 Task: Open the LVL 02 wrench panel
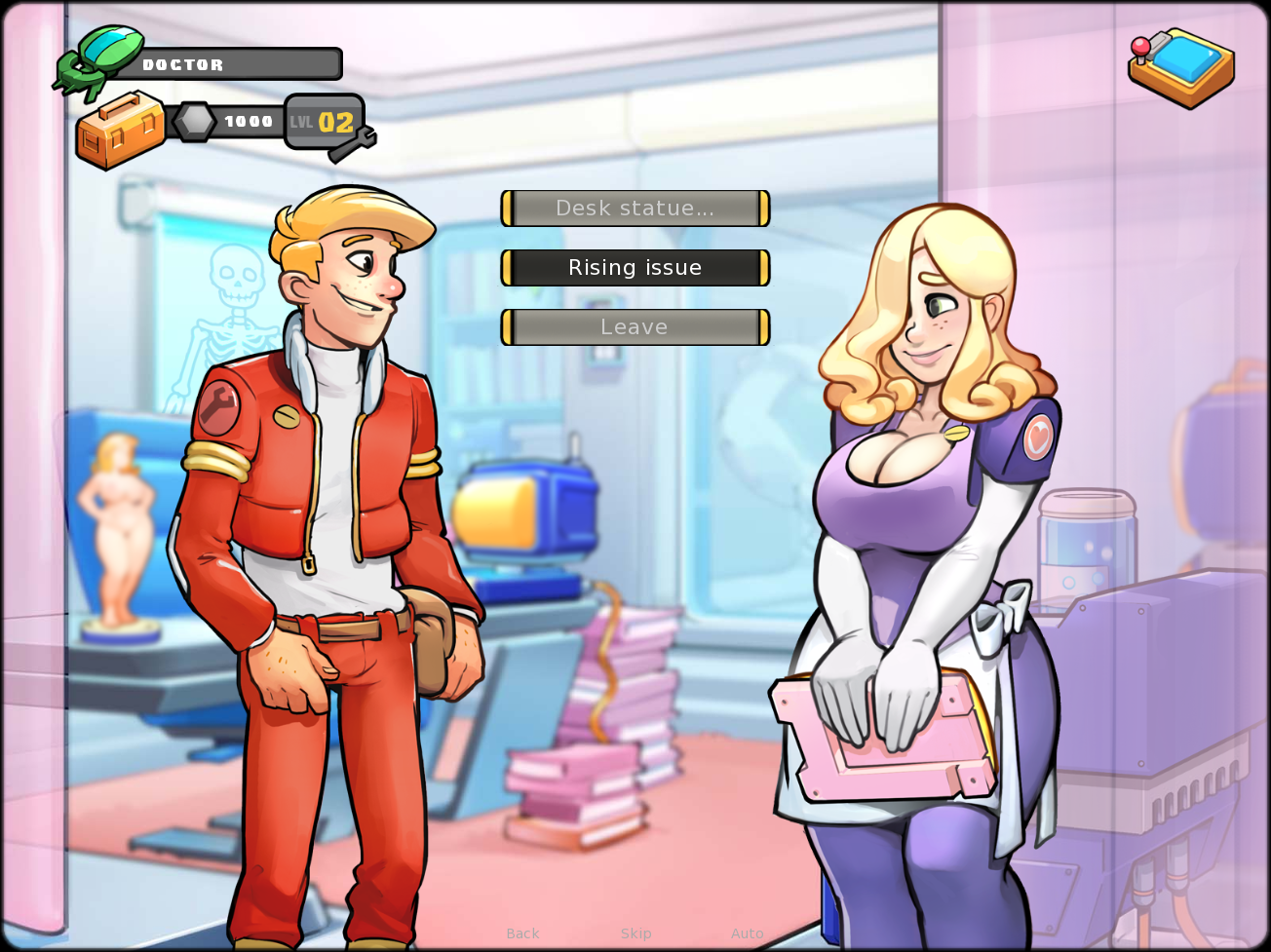pyautogui.click(x=327, y=124)
